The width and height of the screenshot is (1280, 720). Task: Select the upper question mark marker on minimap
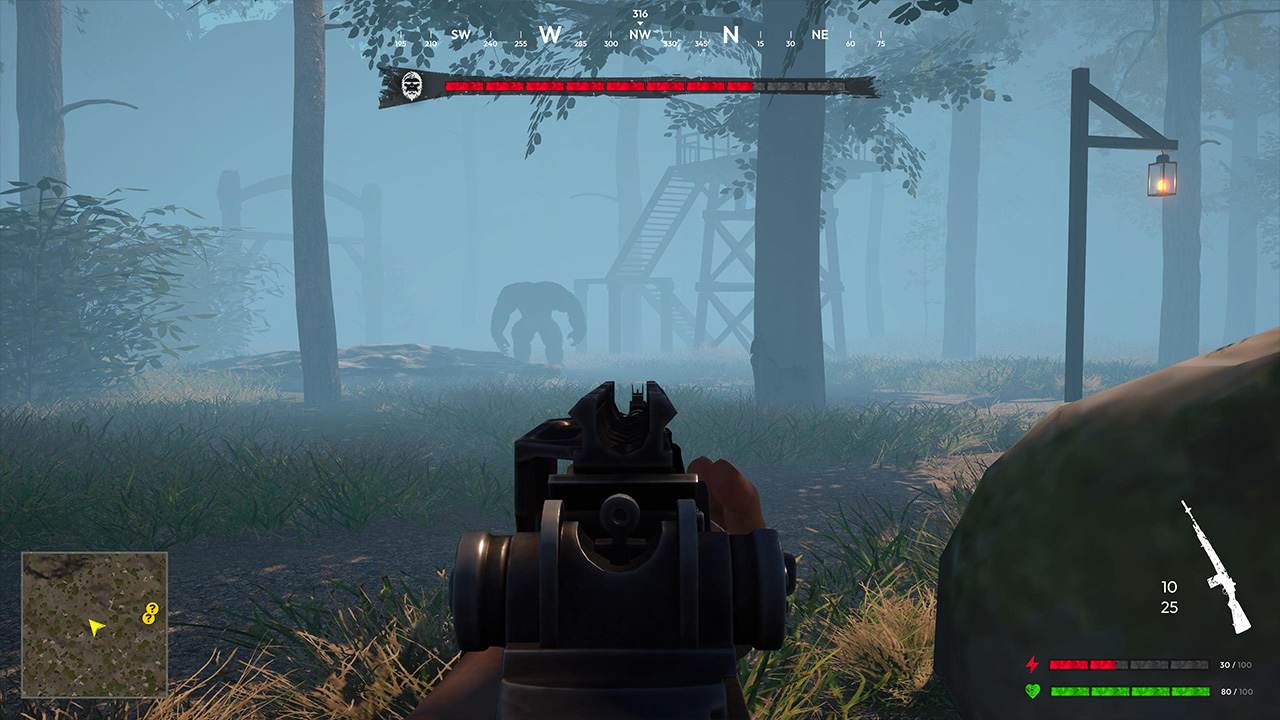point(152,608)
